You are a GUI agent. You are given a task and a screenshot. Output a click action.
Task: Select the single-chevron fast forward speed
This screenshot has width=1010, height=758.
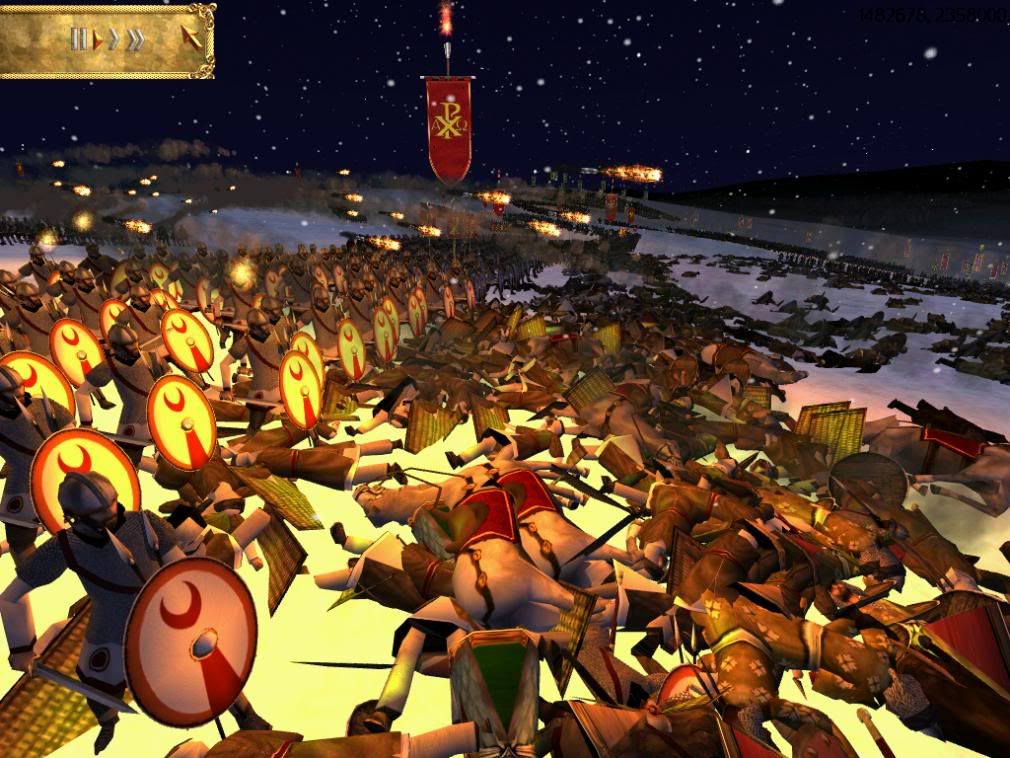pos(114,40)
